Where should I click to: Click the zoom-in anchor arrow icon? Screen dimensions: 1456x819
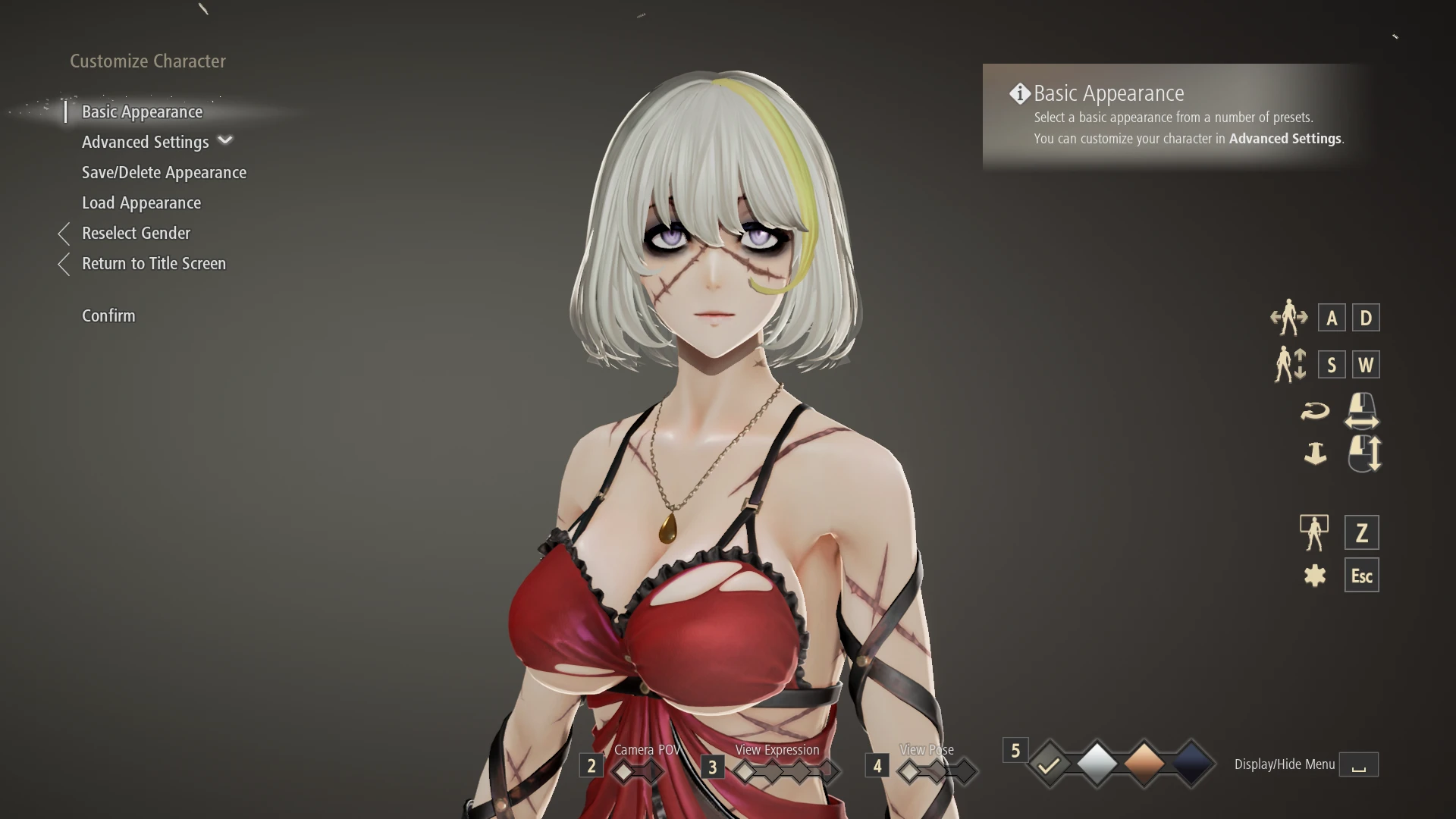(x=1316, y=454)
